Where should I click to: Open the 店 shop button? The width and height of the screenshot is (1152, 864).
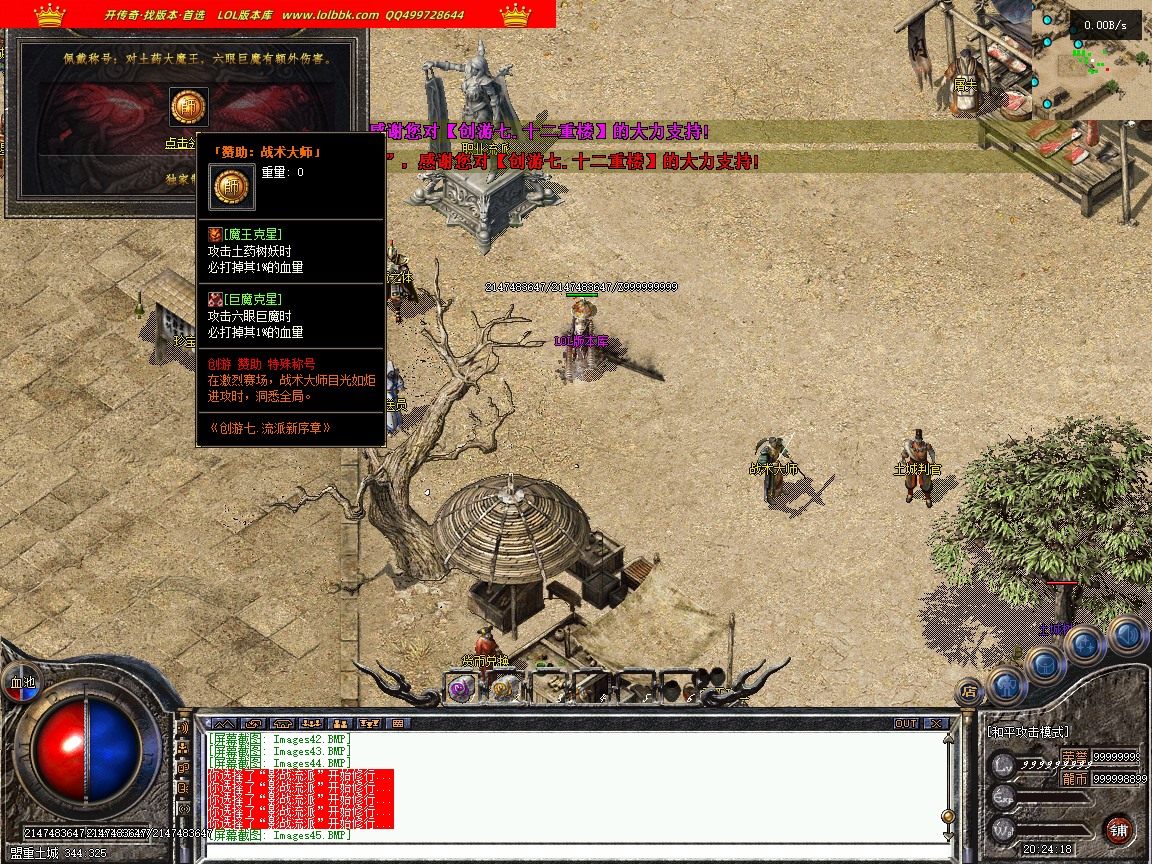pyautogui.click(x=968, y=689)
